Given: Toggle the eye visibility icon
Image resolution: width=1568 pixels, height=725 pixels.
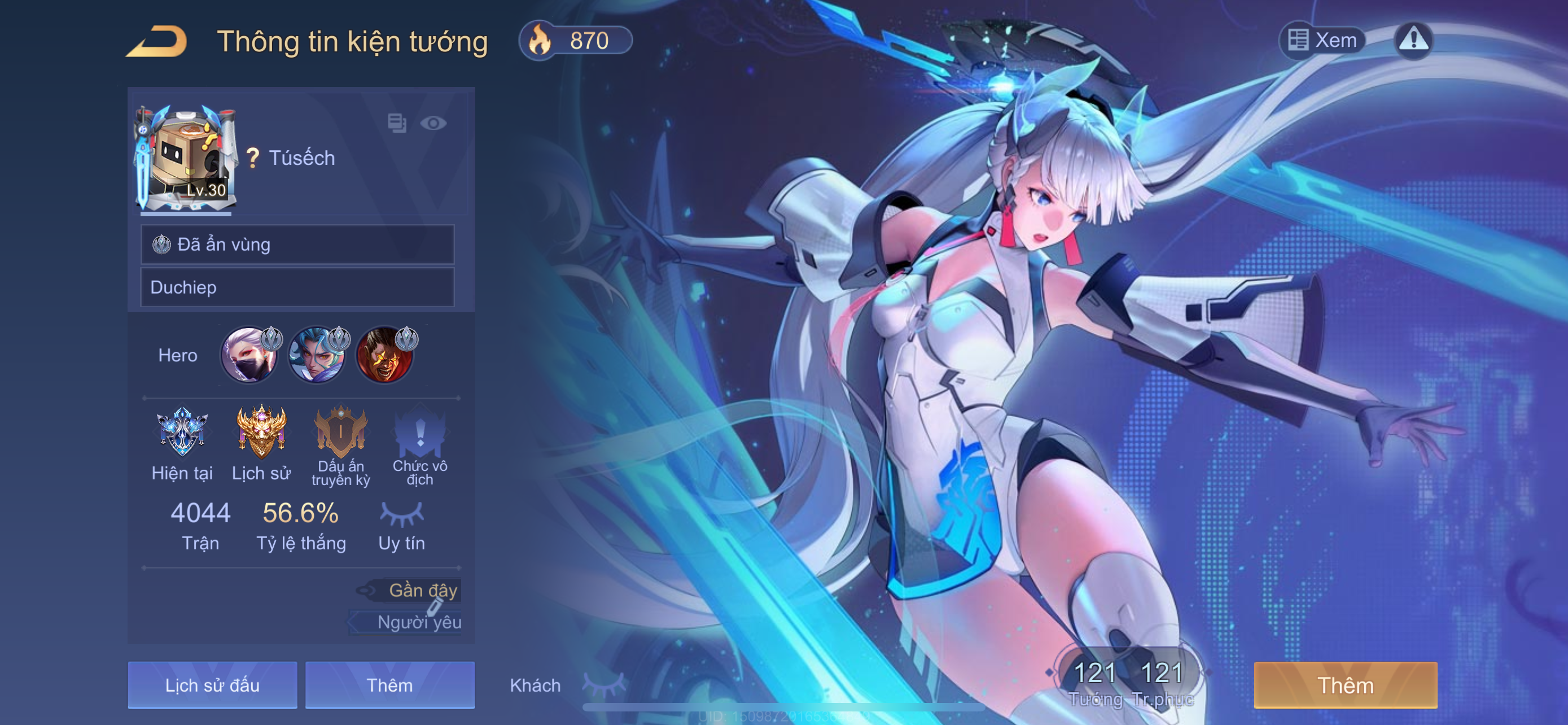Looking at the screenshot, I should click(433, 124).
